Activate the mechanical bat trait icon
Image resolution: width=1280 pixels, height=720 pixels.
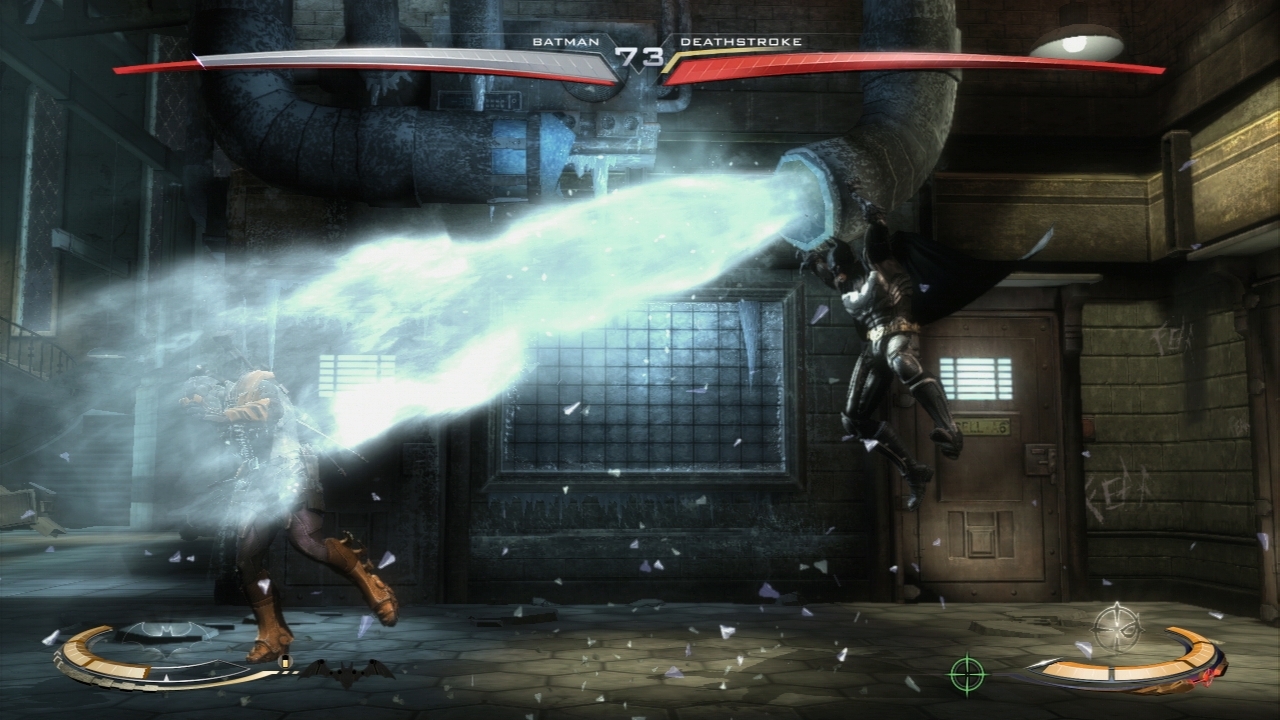345,672
